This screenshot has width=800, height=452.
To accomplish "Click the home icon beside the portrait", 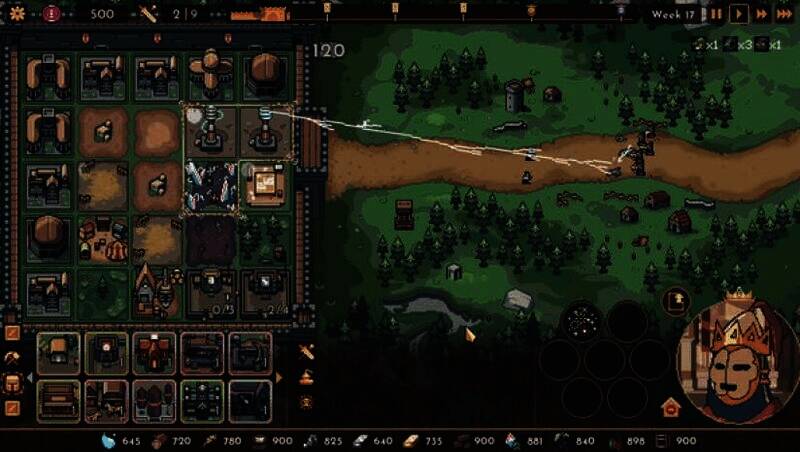I will (670, 407).
